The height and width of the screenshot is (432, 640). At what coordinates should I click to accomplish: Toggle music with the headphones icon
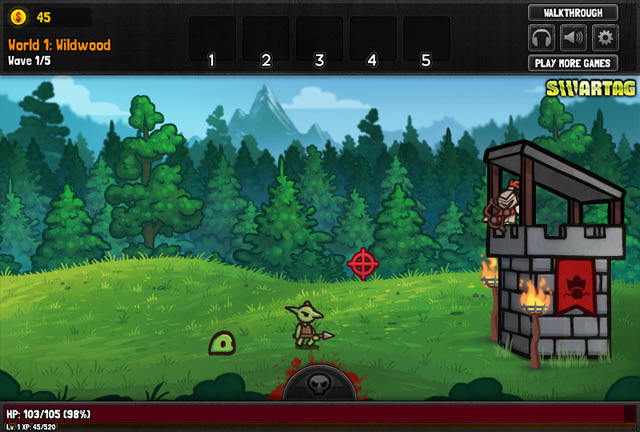click(x=542, y=38)
